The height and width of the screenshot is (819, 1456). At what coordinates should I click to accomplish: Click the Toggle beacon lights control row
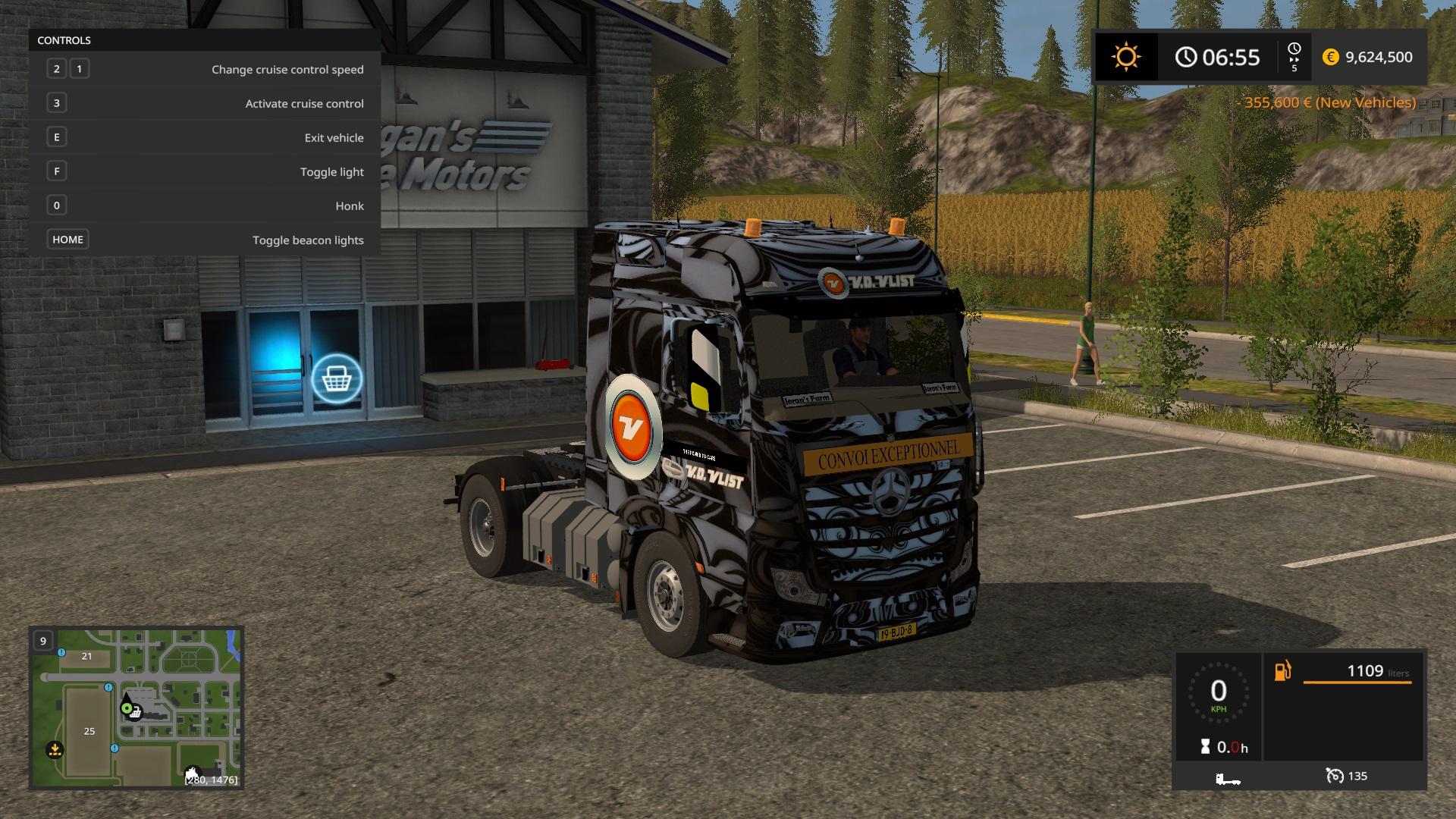205,240
